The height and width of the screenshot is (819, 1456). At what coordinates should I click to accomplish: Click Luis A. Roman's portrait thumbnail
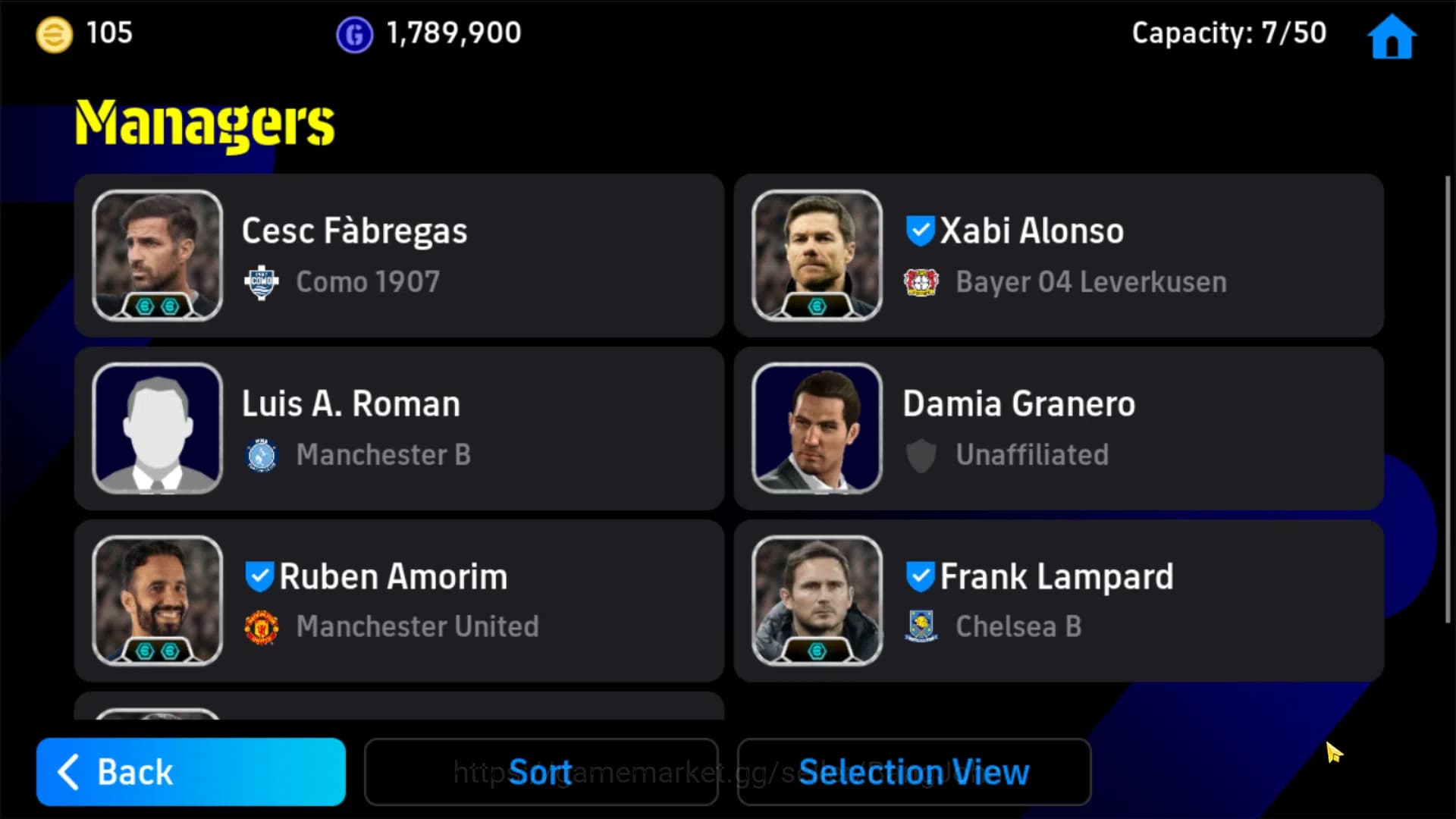click(x=157, y=428)
